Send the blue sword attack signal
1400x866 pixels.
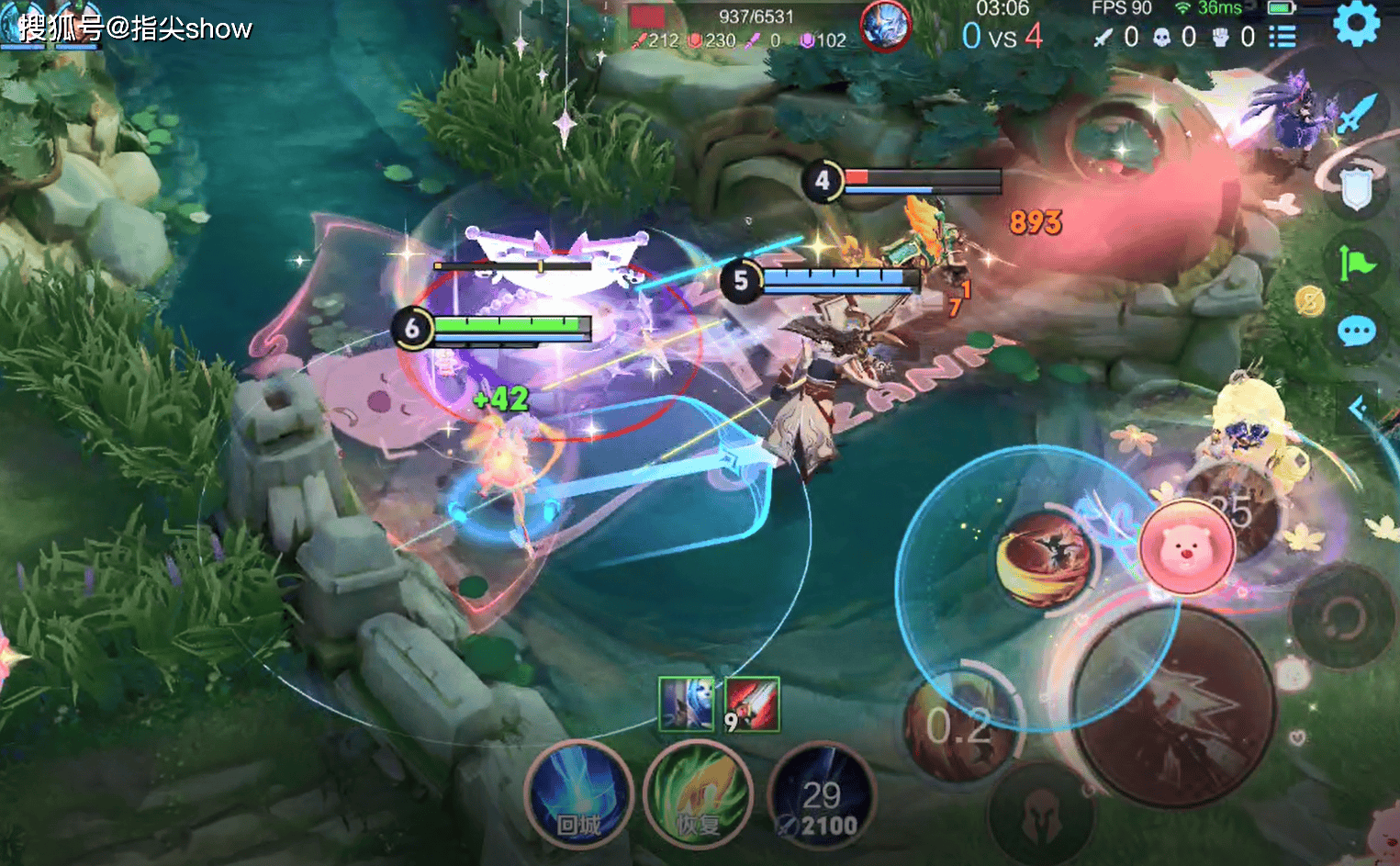1355,113
